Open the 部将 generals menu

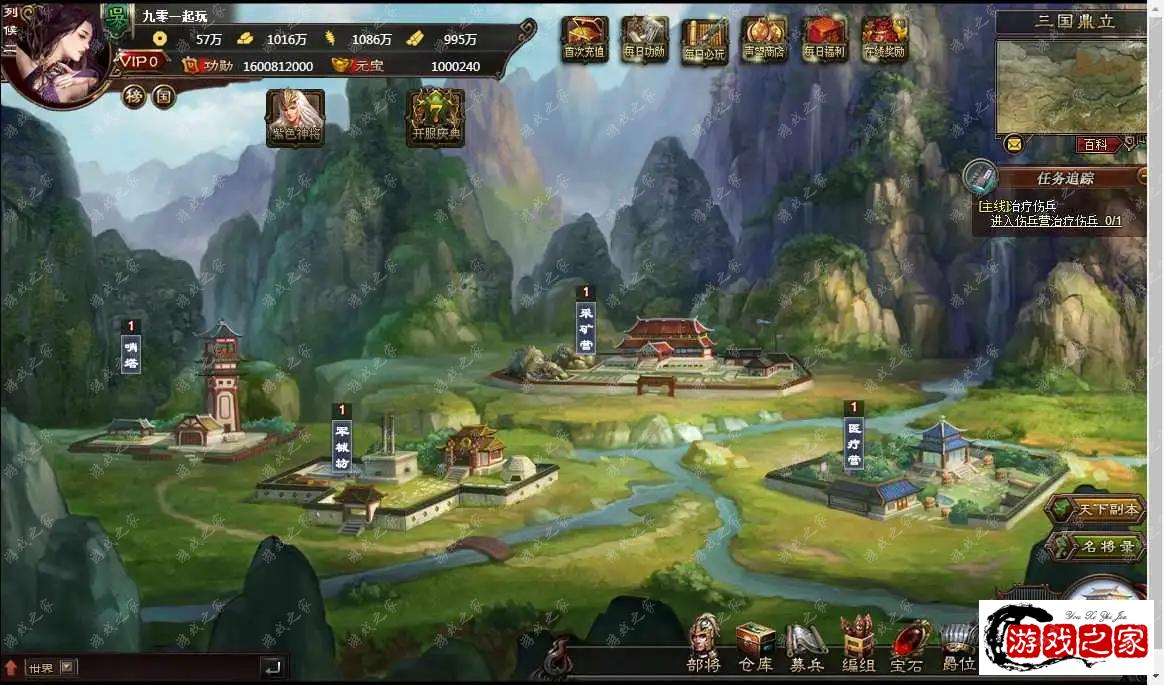704,645
